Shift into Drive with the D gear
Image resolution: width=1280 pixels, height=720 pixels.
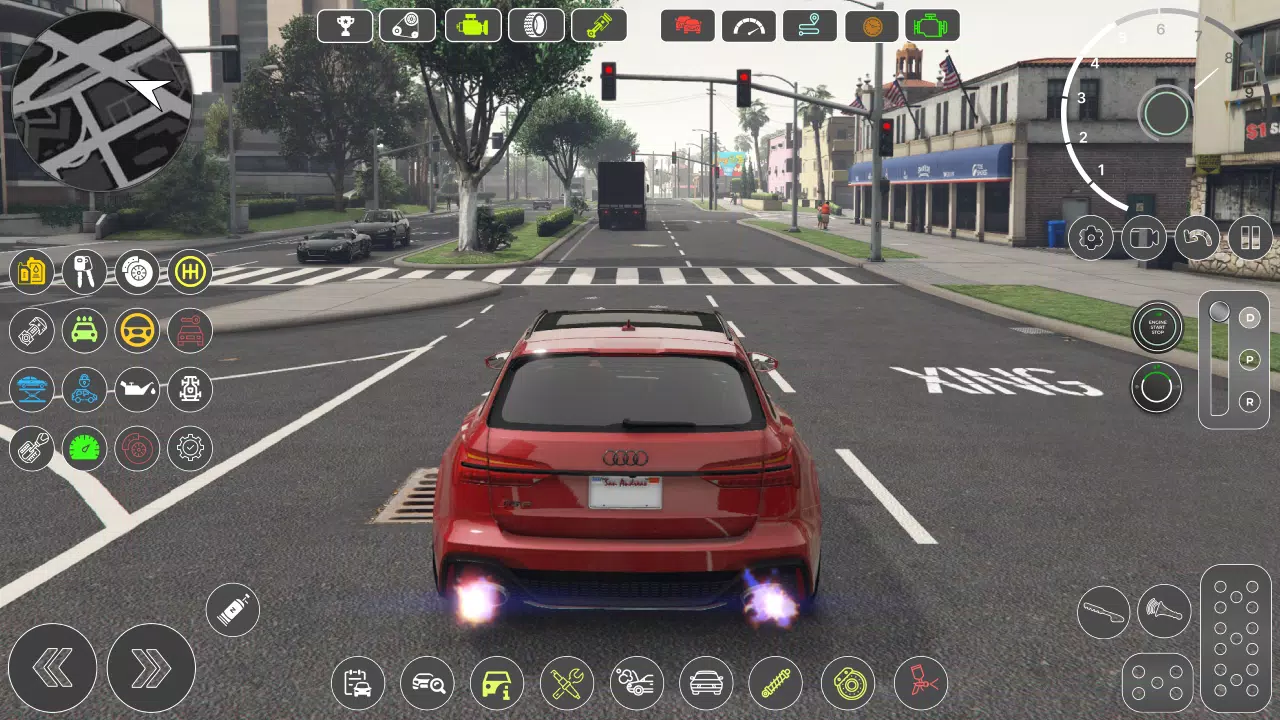pos(1248,320)
